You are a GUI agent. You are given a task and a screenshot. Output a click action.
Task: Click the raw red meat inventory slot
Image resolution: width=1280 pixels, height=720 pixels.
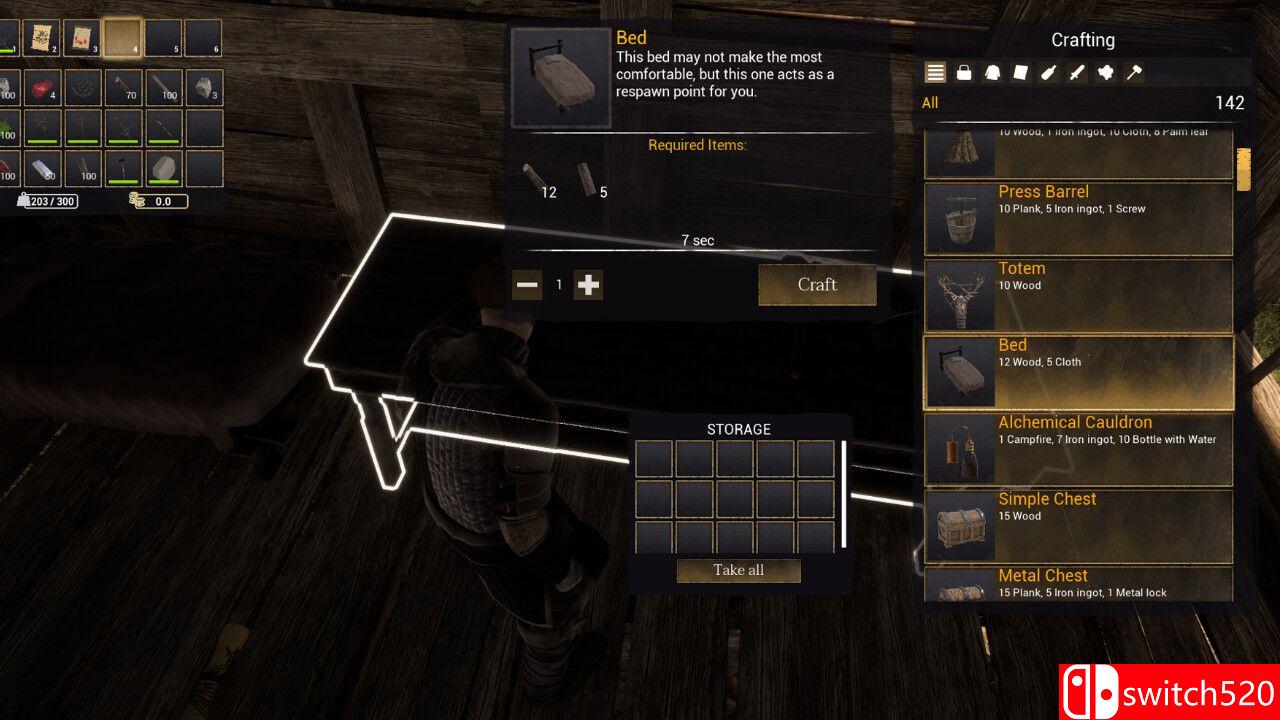tap(42, 88)
